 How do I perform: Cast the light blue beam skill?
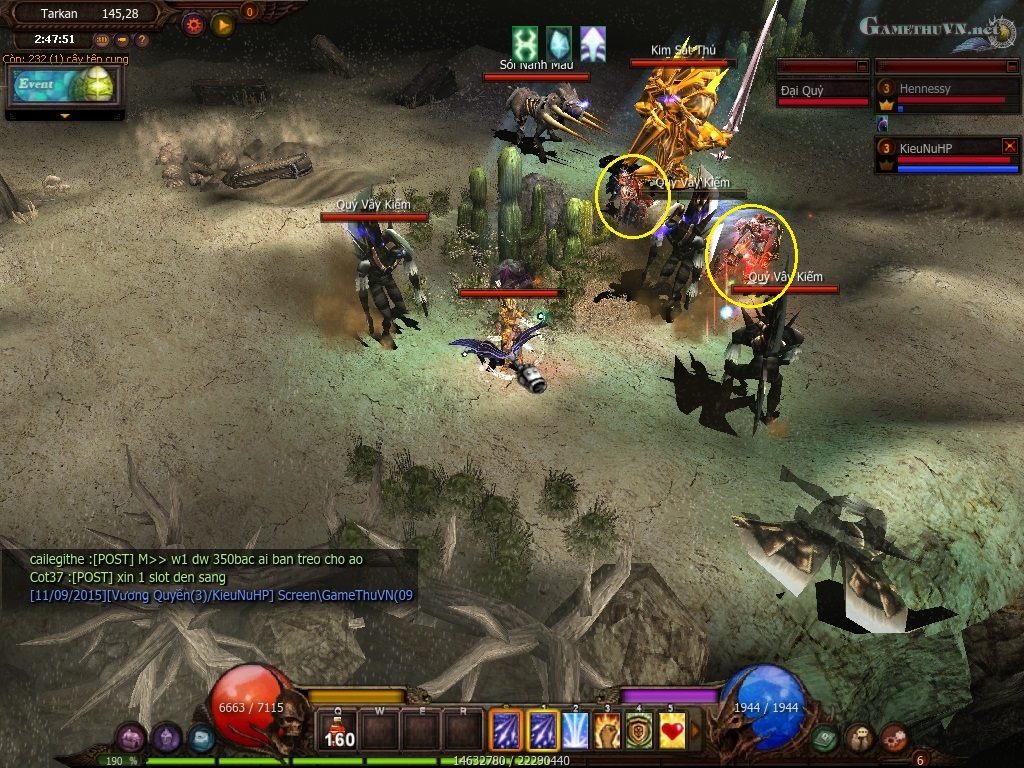(575, 730)
